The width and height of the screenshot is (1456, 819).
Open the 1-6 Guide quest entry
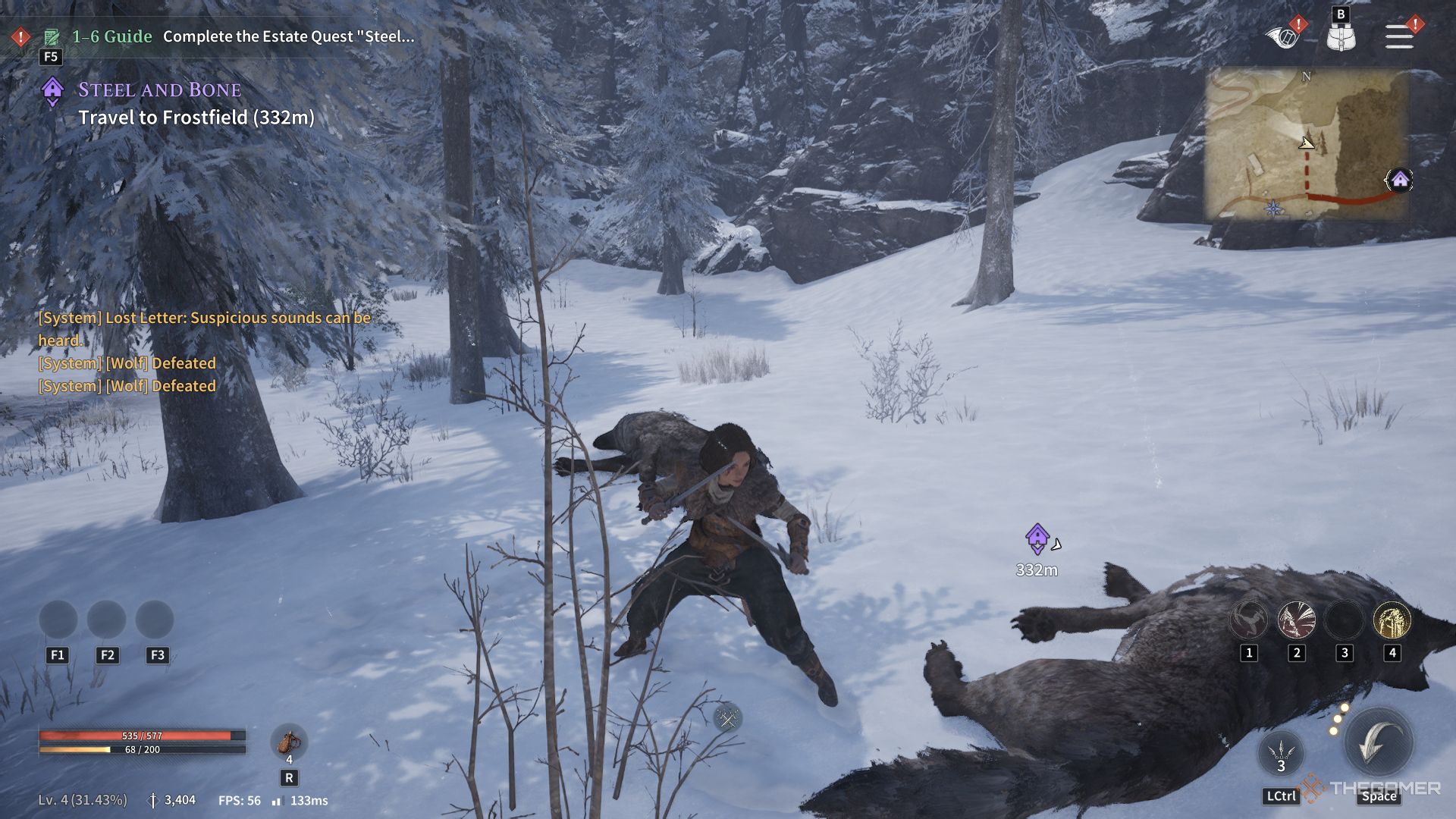coord(112,36)
